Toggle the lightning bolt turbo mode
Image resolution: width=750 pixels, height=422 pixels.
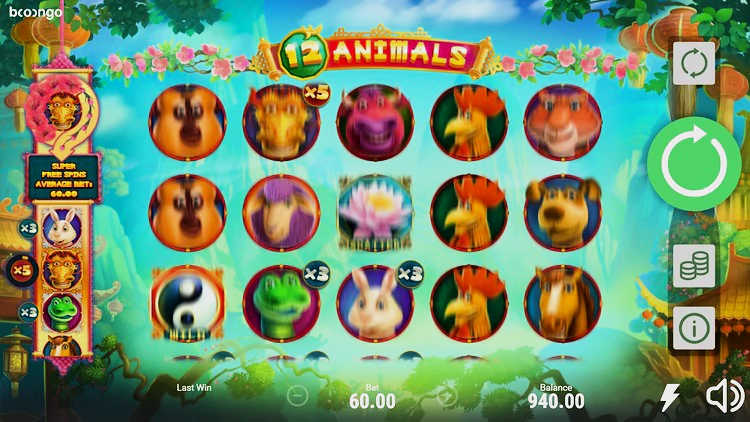coord(670,398)
